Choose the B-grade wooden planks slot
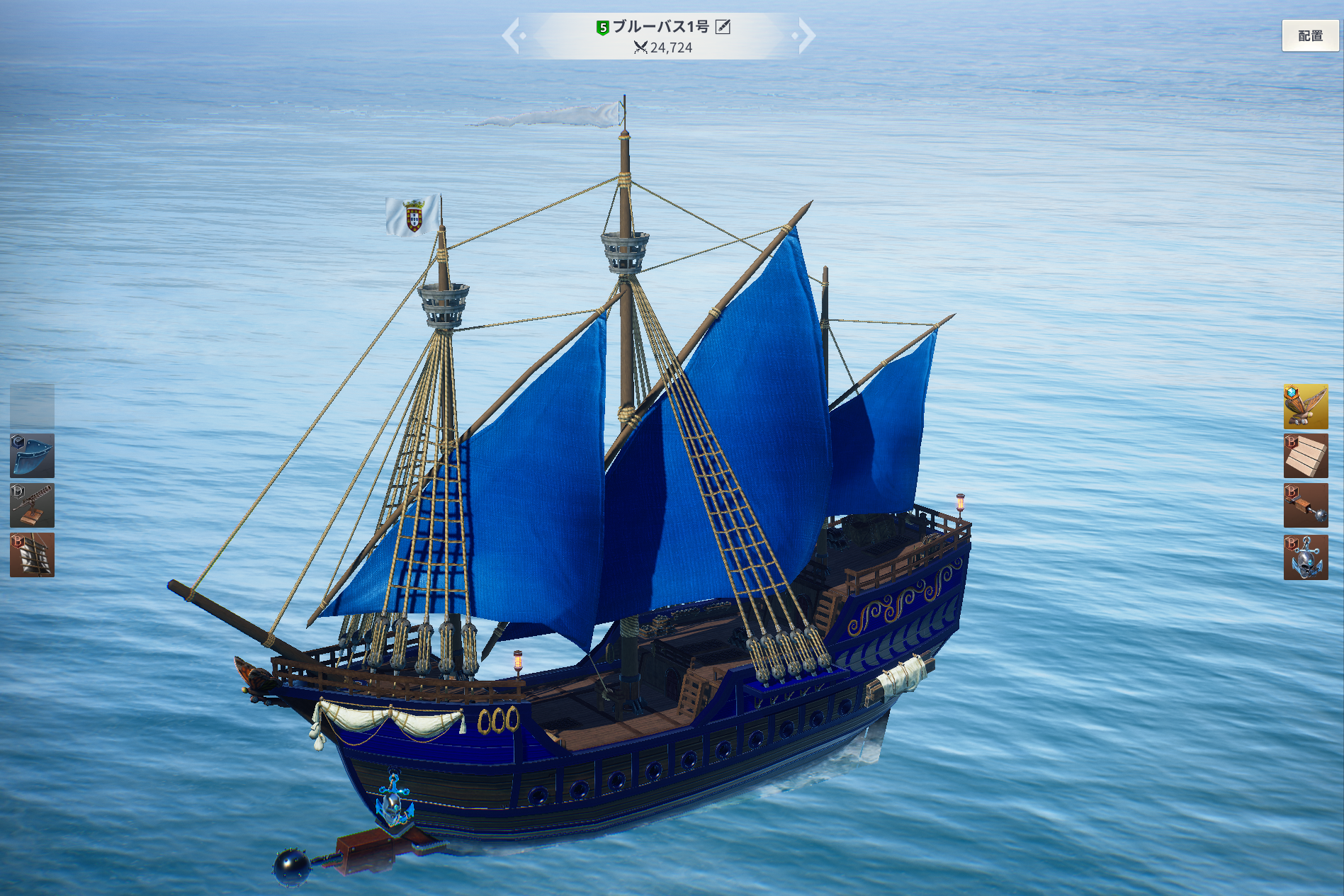The width and height of the screenshot is (1344, 896). [1305, 456]
